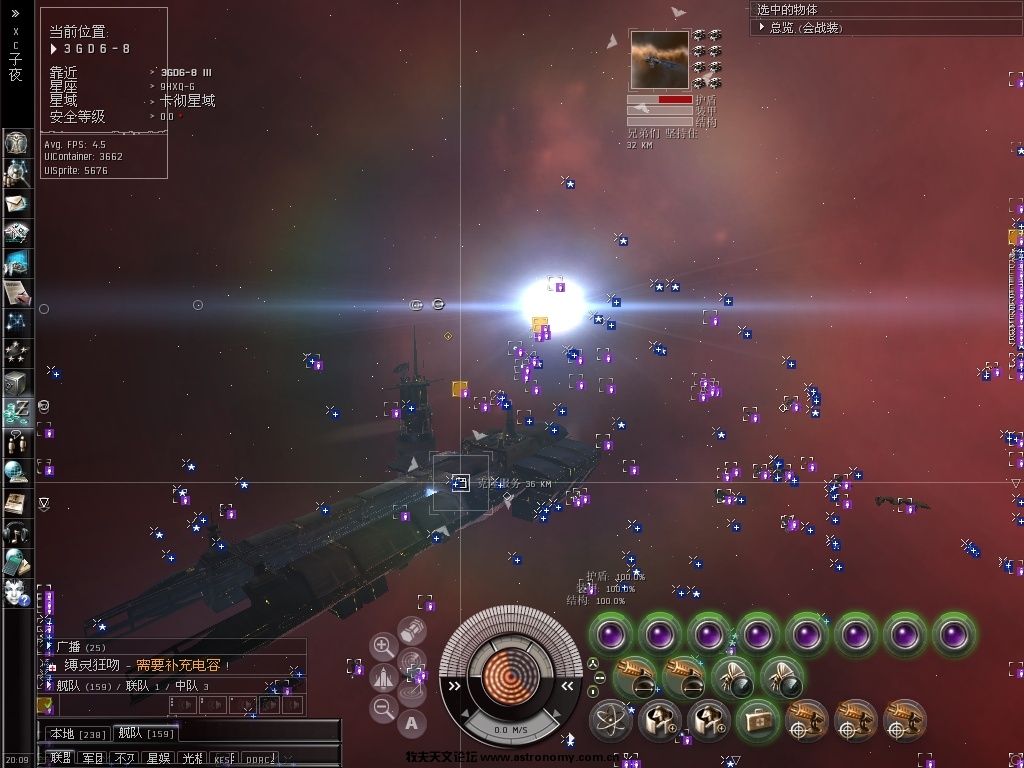Open the help icon with question mark
Screen dimensions: 1024x768
tap(17, 590)
